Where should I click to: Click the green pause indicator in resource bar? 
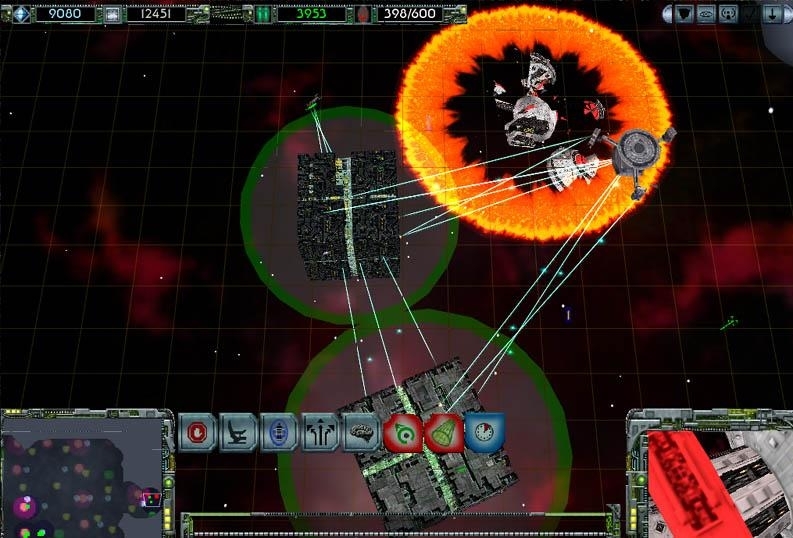[x=263, y=14]
